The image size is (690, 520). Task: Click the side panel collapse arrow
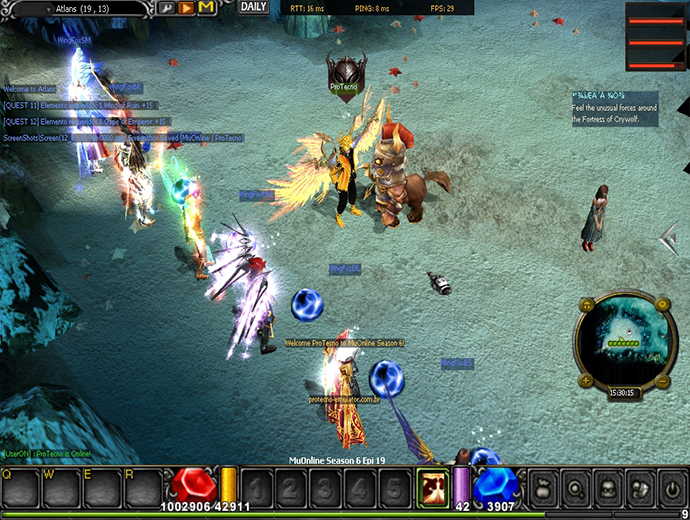point(667,238)
